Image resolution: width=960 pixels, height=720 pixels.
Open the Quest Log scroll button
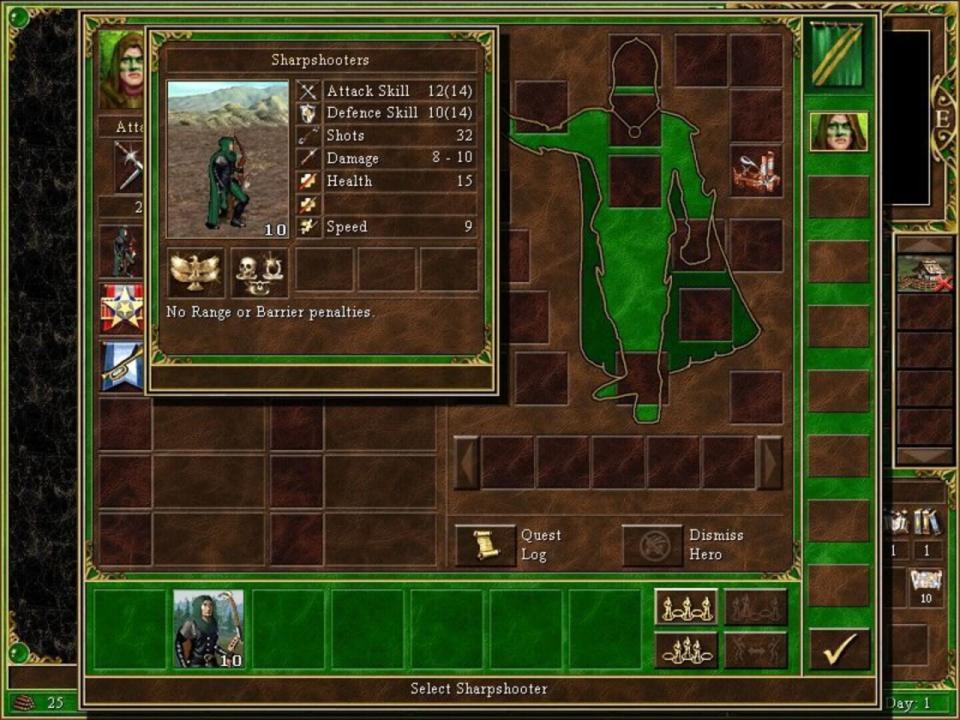(x=485, y=545)
